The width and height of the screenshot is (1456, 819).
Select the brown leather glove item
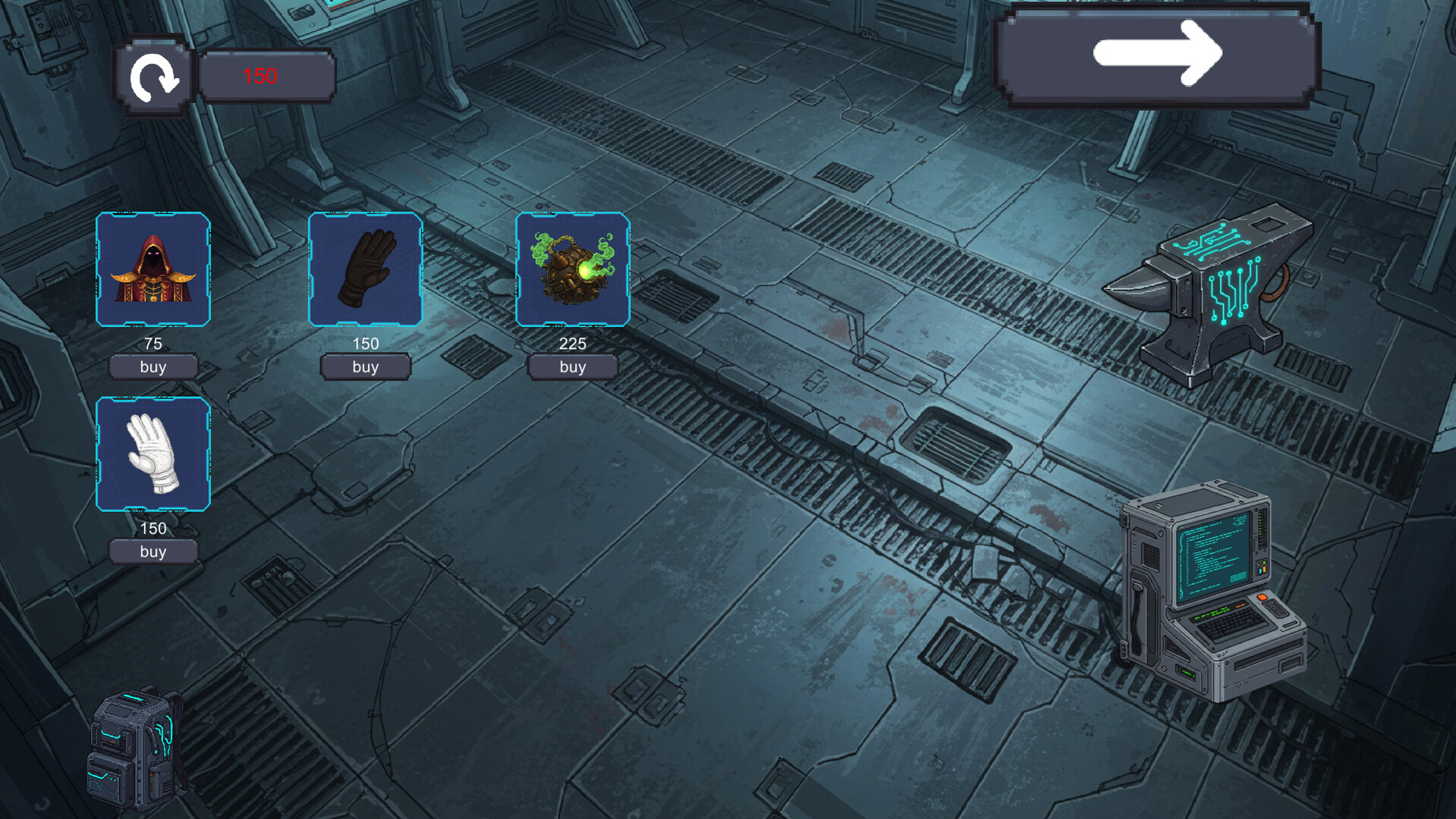tap(365, 270)
